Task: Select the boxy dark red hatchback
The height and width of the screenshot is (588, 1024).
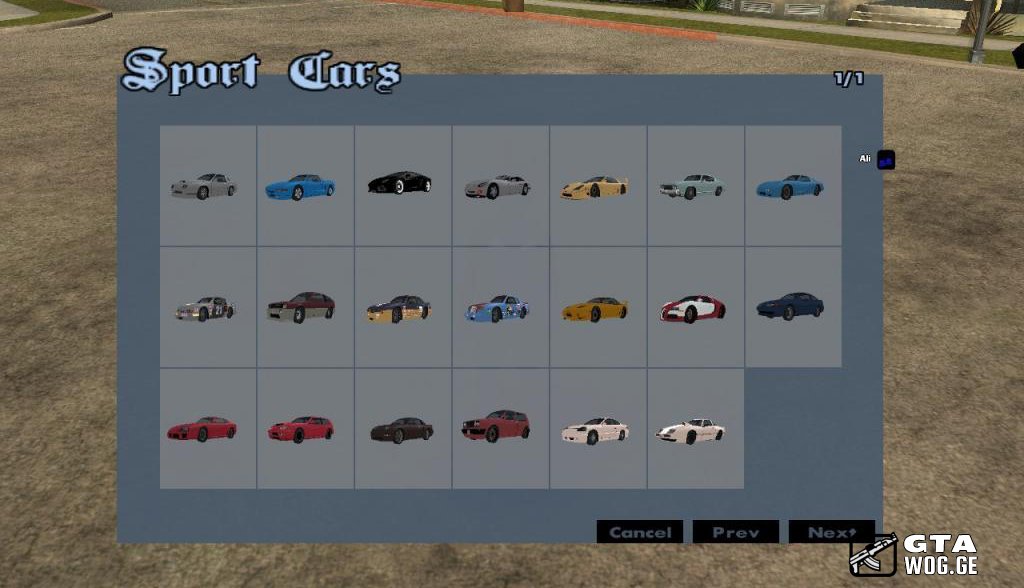Action: [498, 428]
